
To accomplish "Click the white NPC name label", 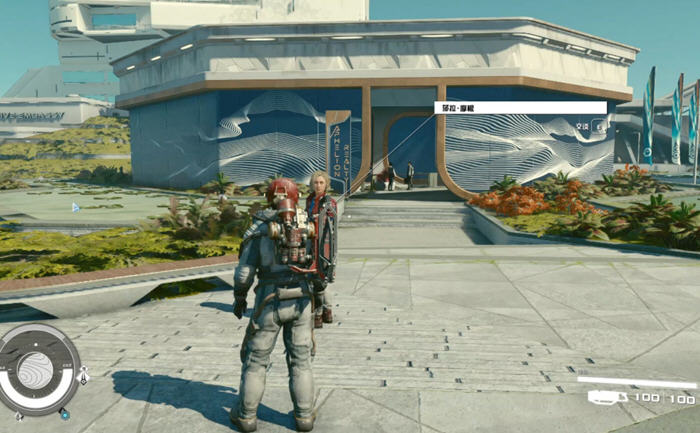I will click(520, 108).
